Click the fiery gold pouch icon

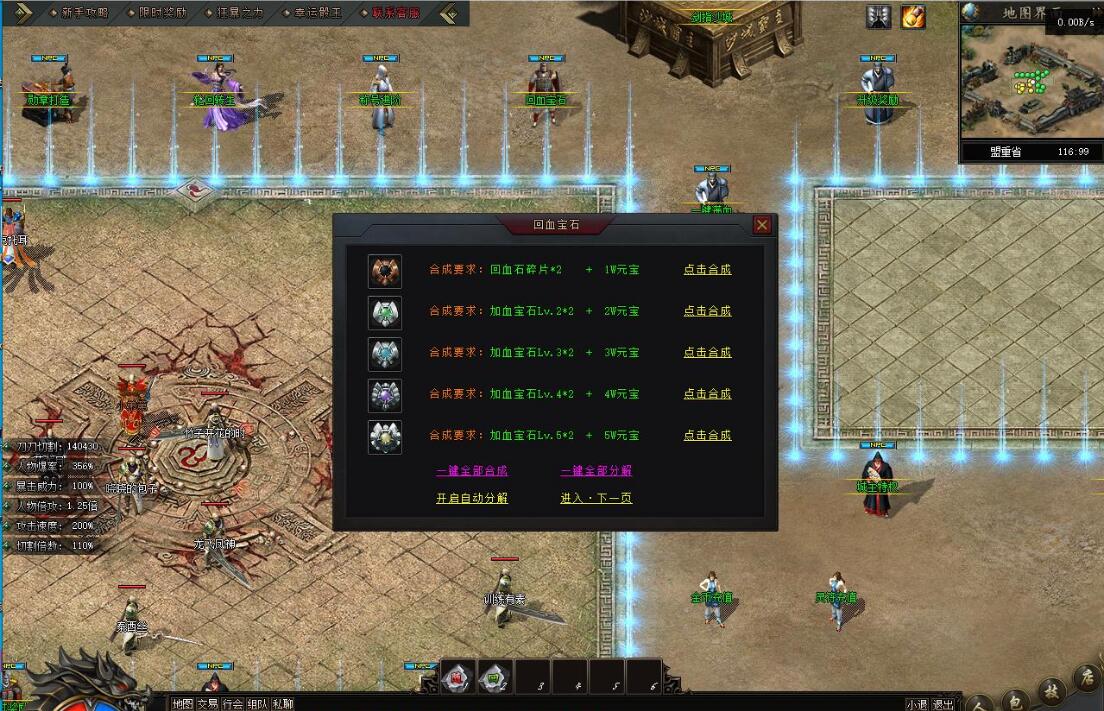click(x=913, y=17)
